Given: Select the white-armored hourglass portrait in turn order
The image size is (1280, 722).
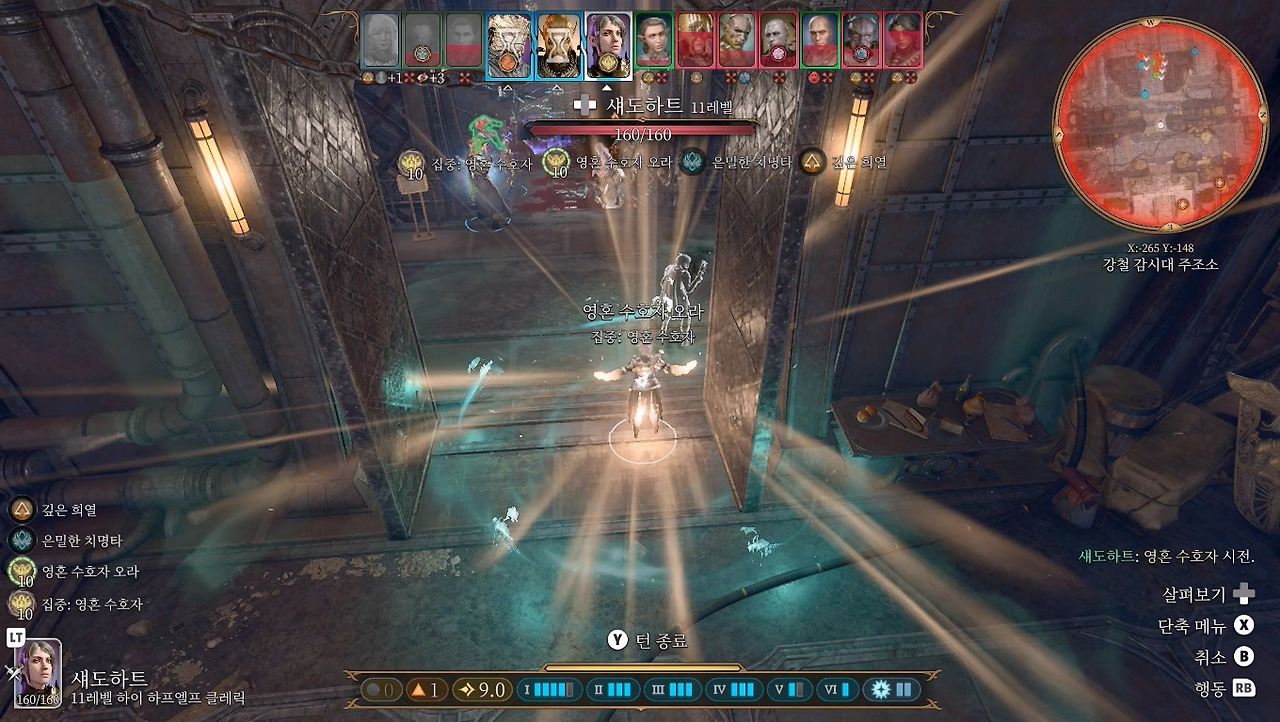Looking at the screenshot, I should click(x=509, y=45).
